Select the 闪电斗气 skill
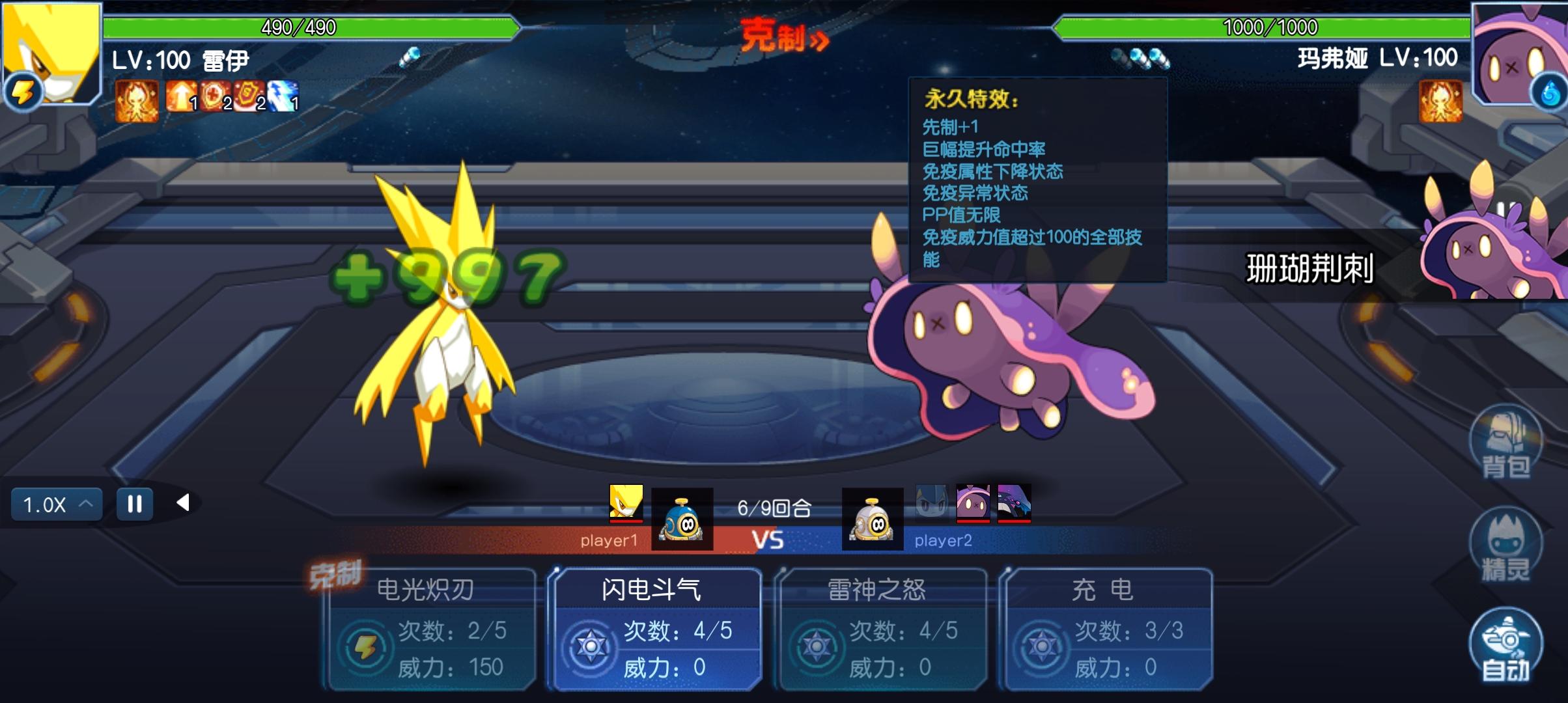Screen dimensions: 1568x703 [655, 628]
